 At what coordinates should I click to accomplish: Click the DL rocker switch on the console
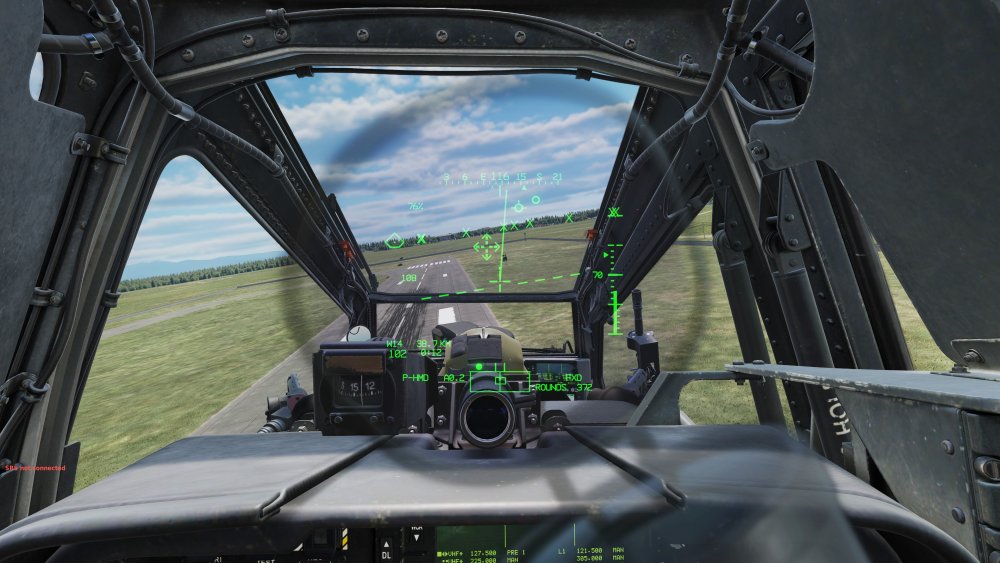[x=387, y=549]
